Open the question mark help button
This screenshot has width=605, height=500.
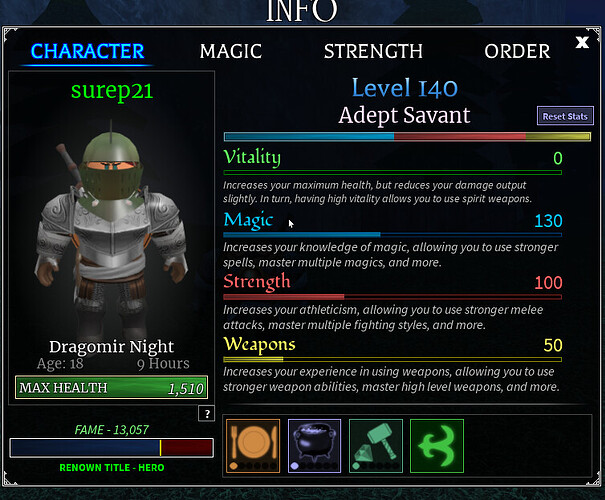(207, 414)
